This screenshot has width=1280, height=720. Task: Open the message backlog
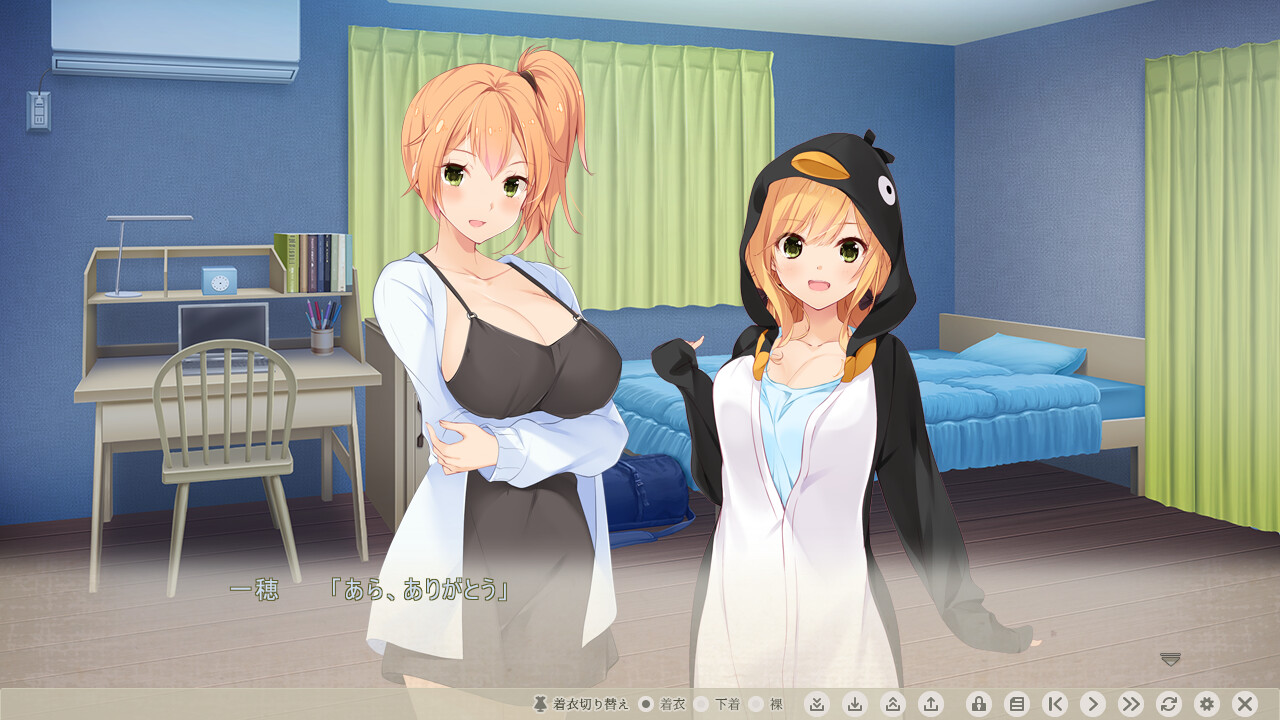[1017, 704]
